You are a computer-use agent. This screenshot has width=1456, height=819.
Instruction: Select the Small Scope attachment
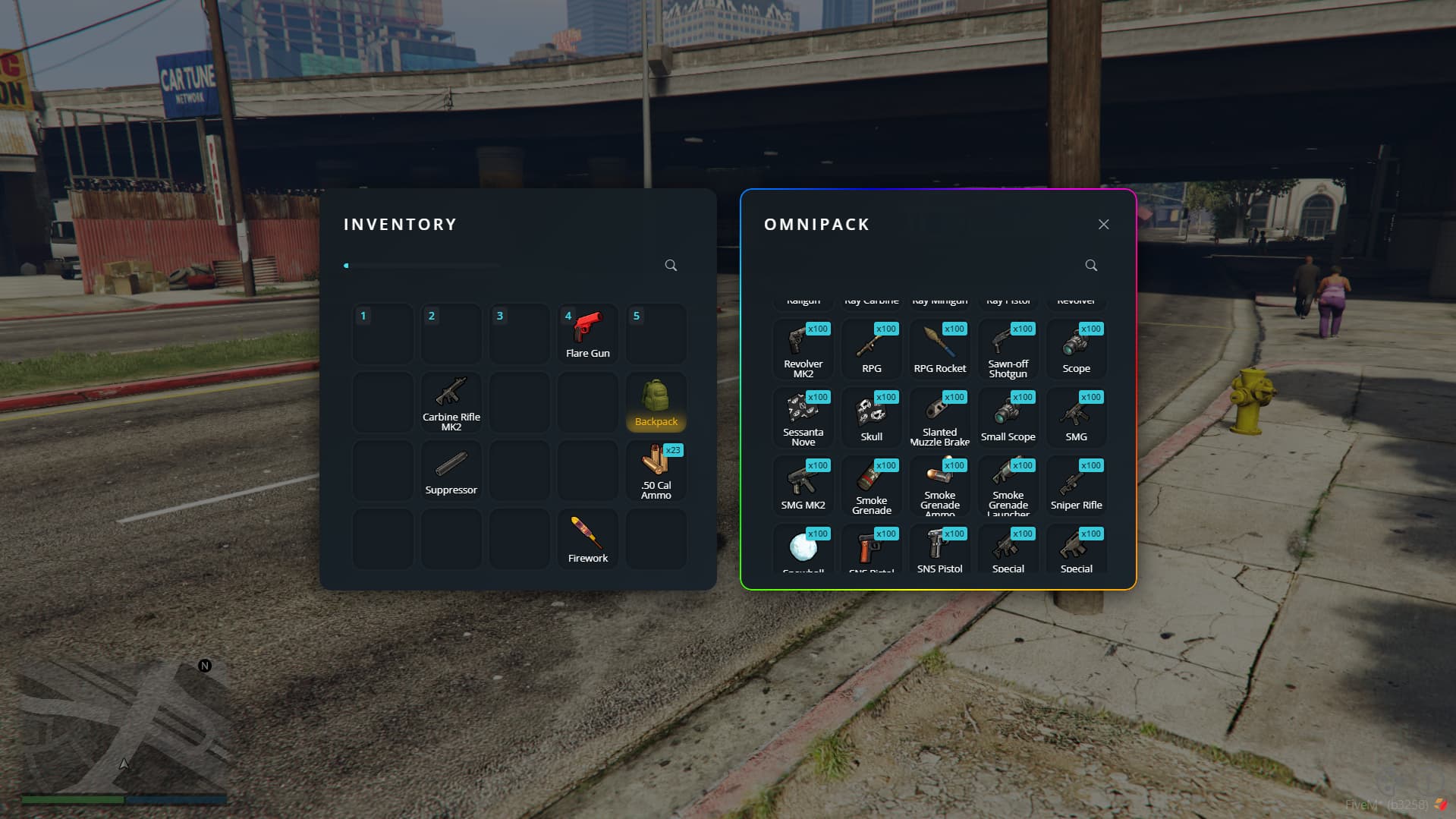1008,417
